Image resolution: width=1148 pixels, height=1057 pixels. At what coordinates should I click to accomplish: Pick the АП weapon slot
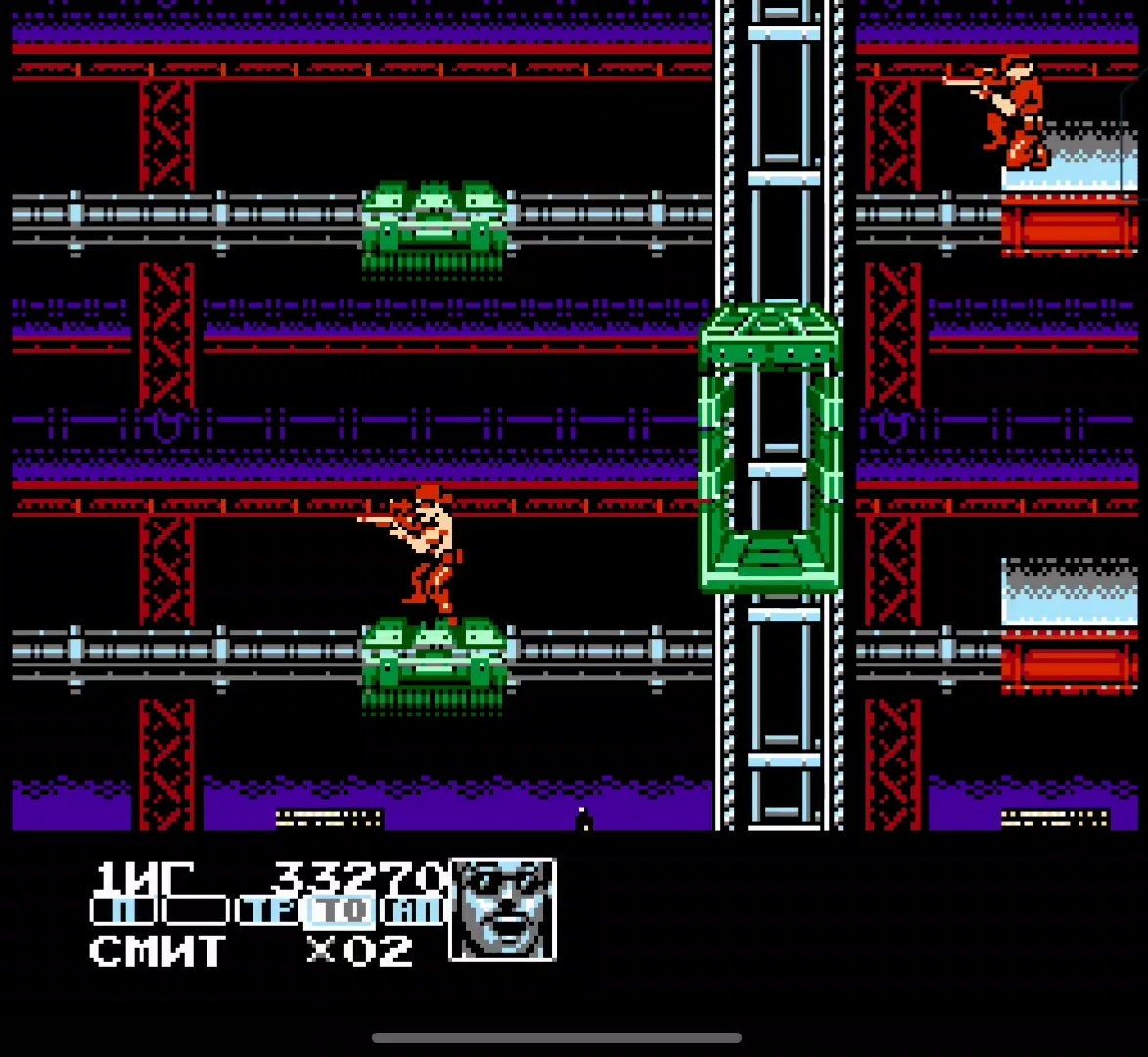[413, 912]
